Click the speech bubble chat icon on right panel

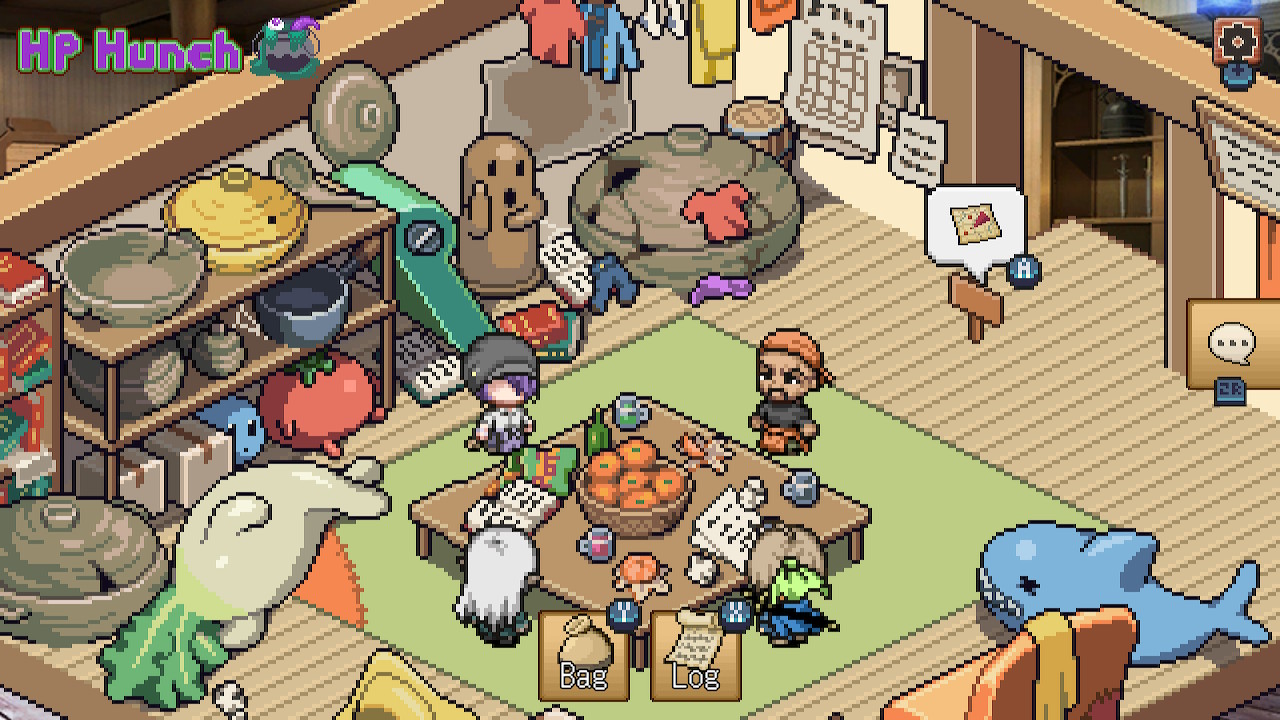pos(1232,340)
